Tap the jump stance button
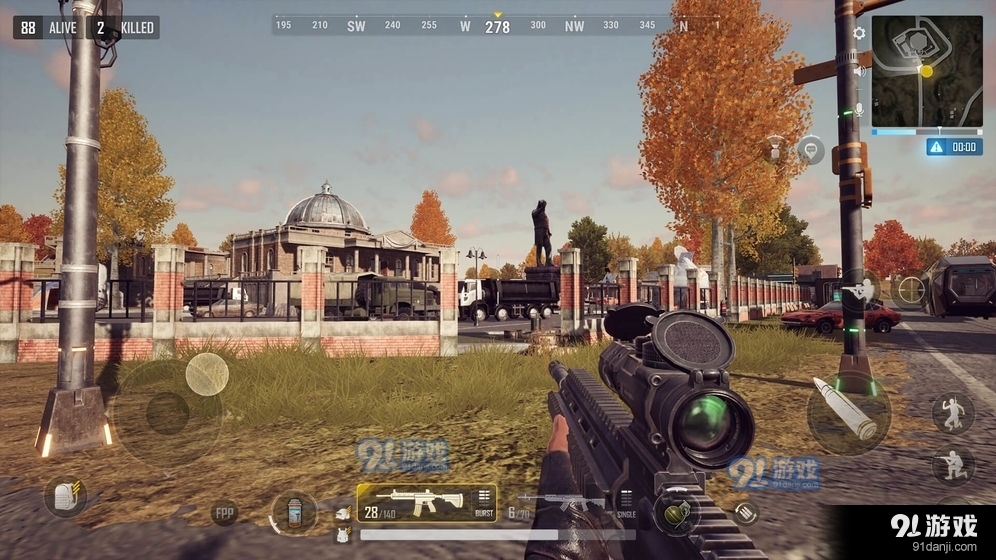Viewport: 996px width, 560px height. [952, 412]
